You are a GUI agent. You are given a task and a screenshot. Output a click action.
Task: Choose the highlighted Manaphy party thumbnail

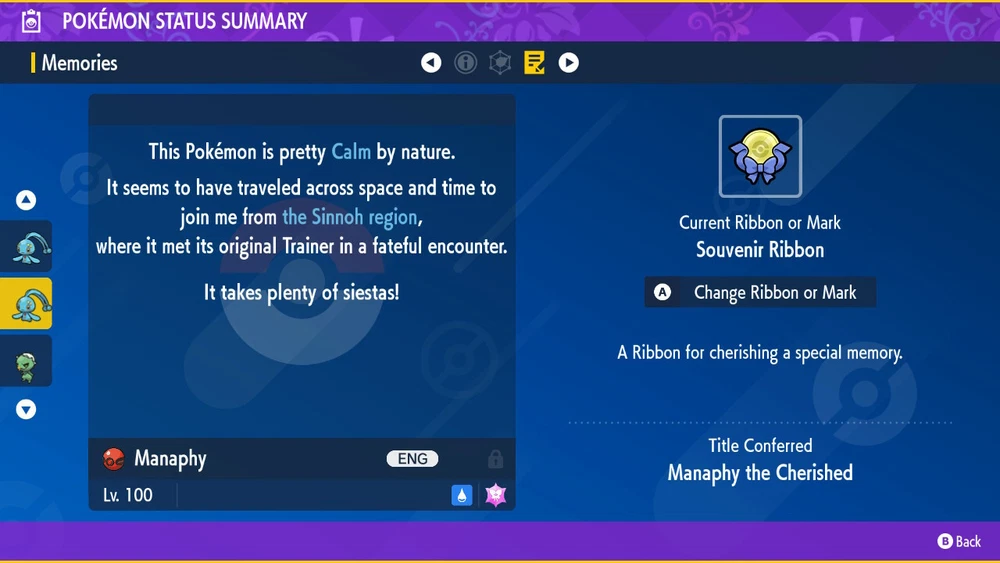point(26,304)
